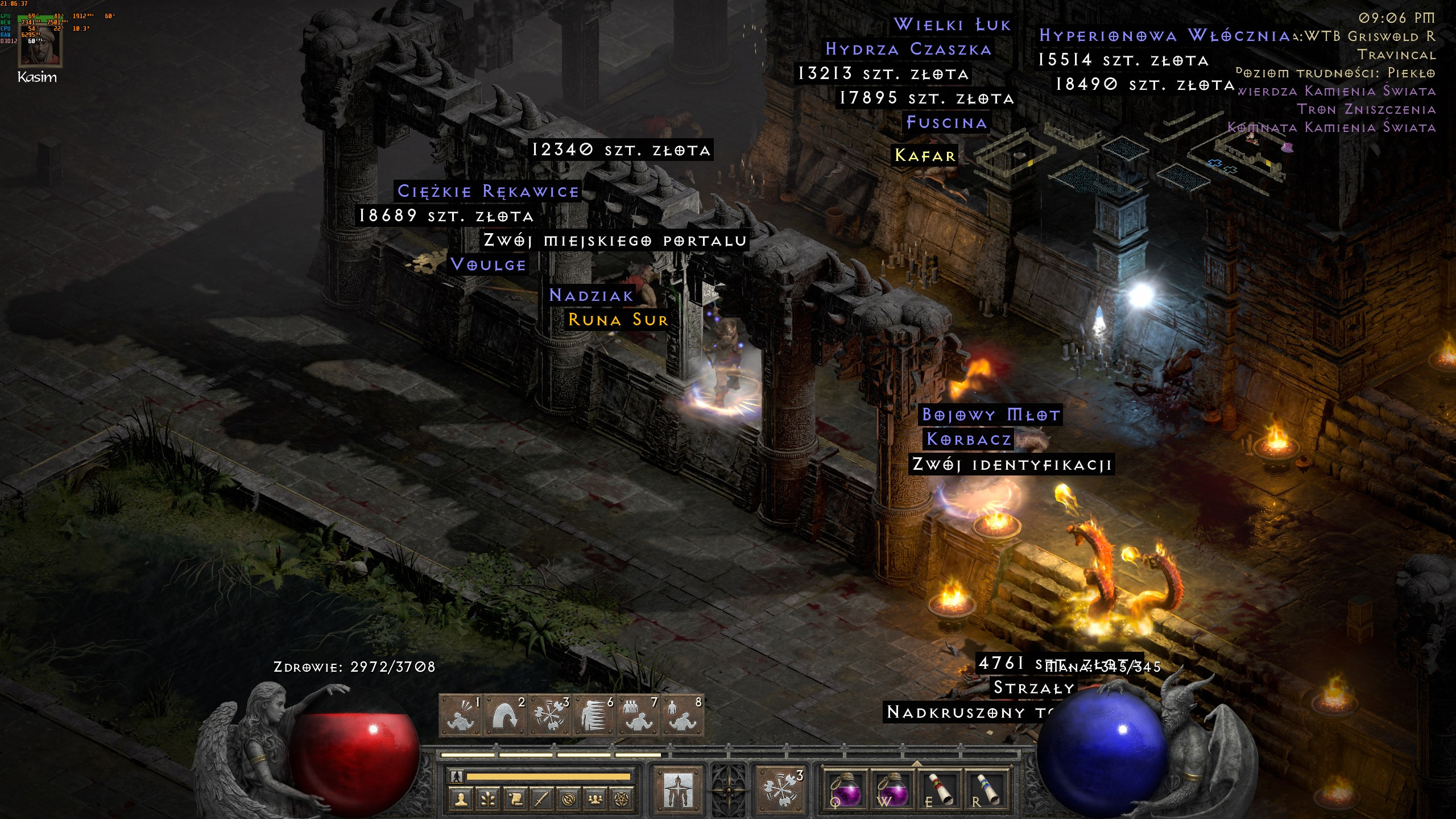Use the blue-ribbon scroll in belt slot R
This screenshot has width=1456, height=819.
(x=987, y=789)
